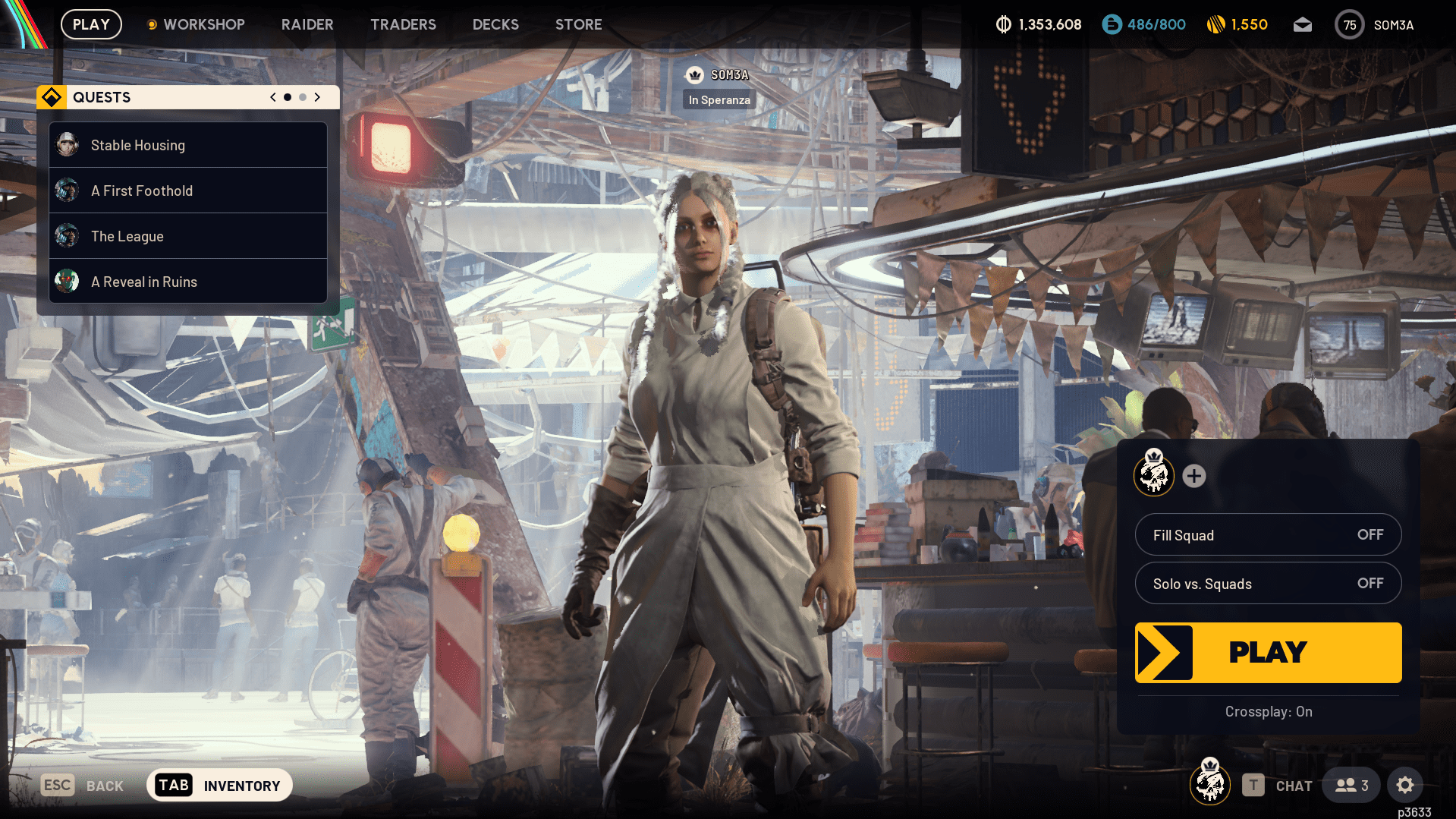Open the TRADERS menu
This screenshot has height=819, width=1456.
[x=403, y=24]
